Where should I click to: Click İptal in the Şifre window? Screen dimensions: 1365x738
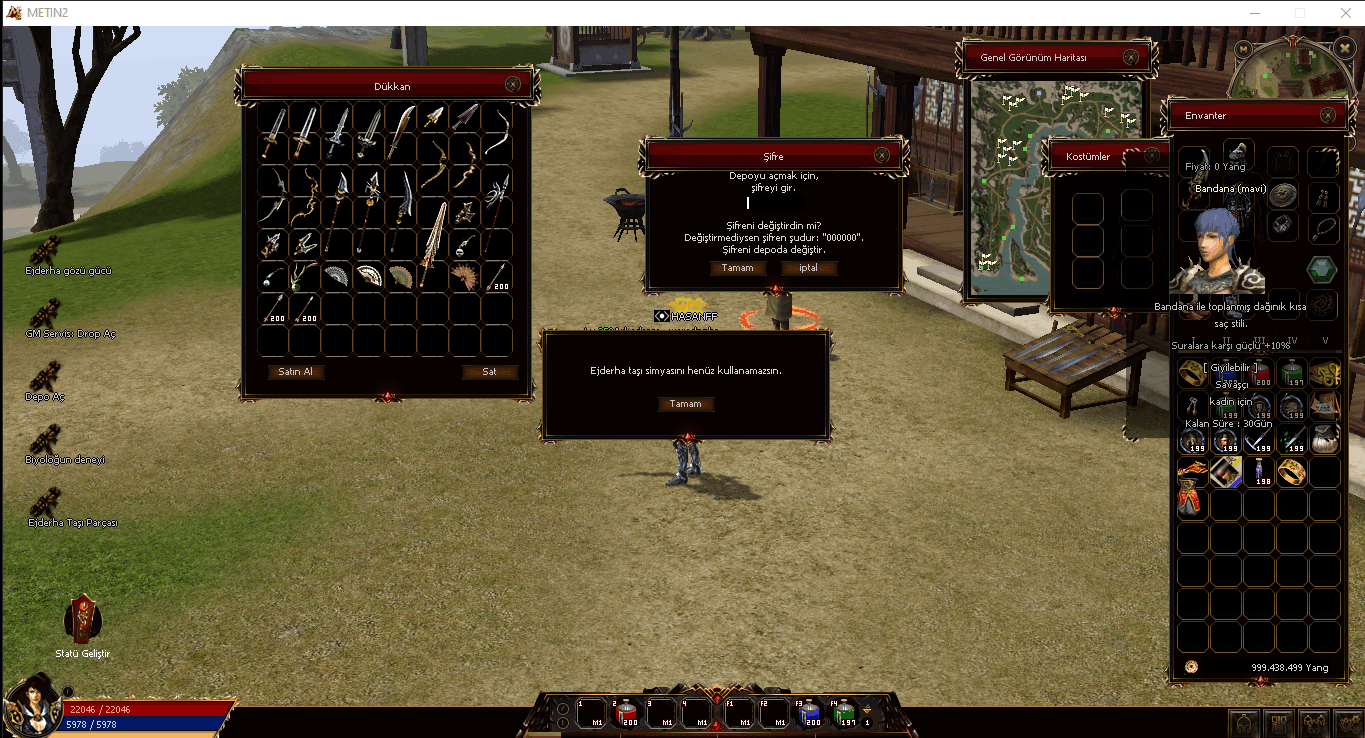pos(807,267)
